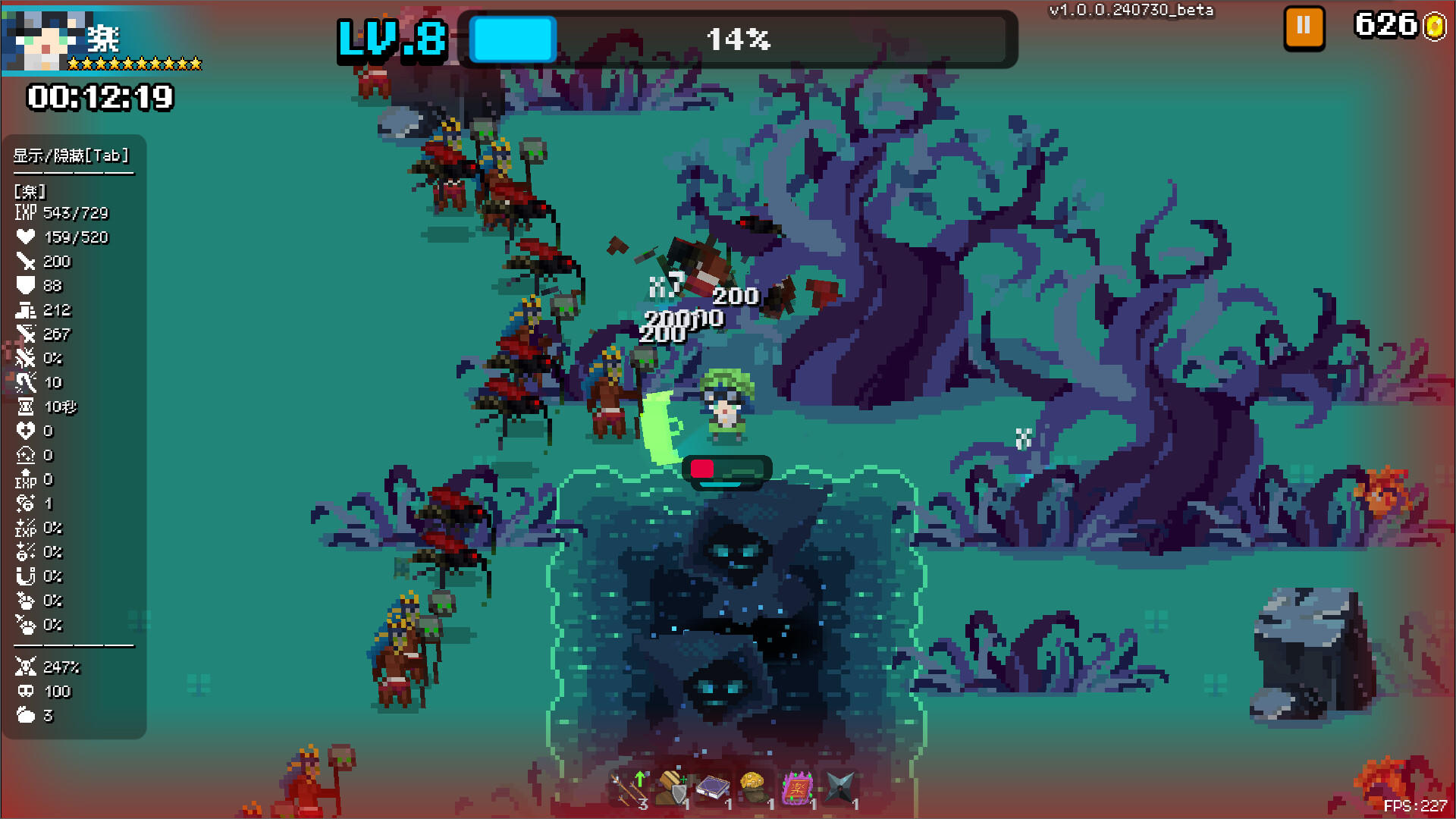
Task: Click the LV.8 level badge
Action: pyautogui.click(x=391, y=39)
